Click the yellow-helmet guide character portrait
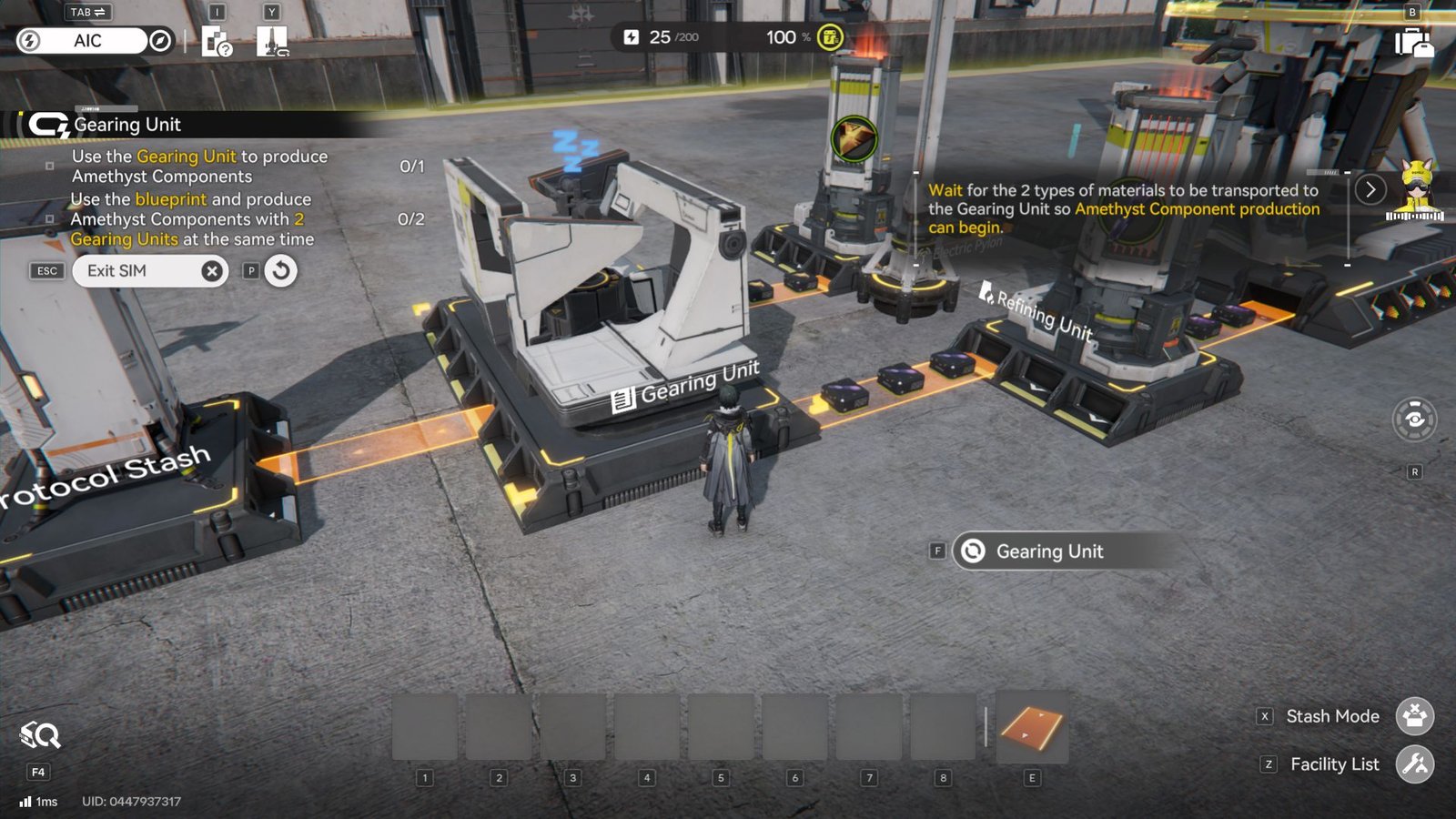 point(1415,189)
